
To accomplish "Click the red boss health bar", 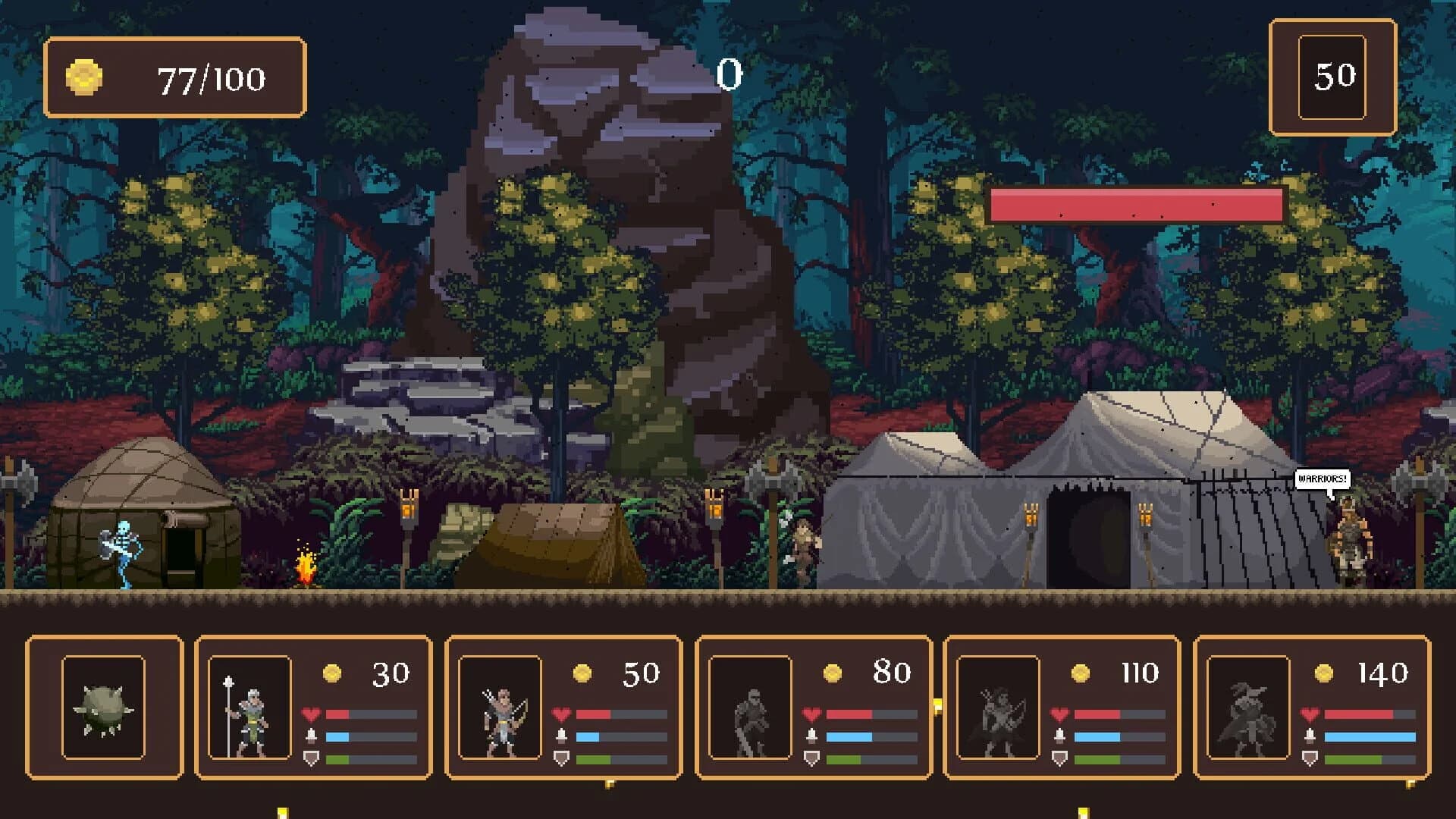I will click(1134, 203).
